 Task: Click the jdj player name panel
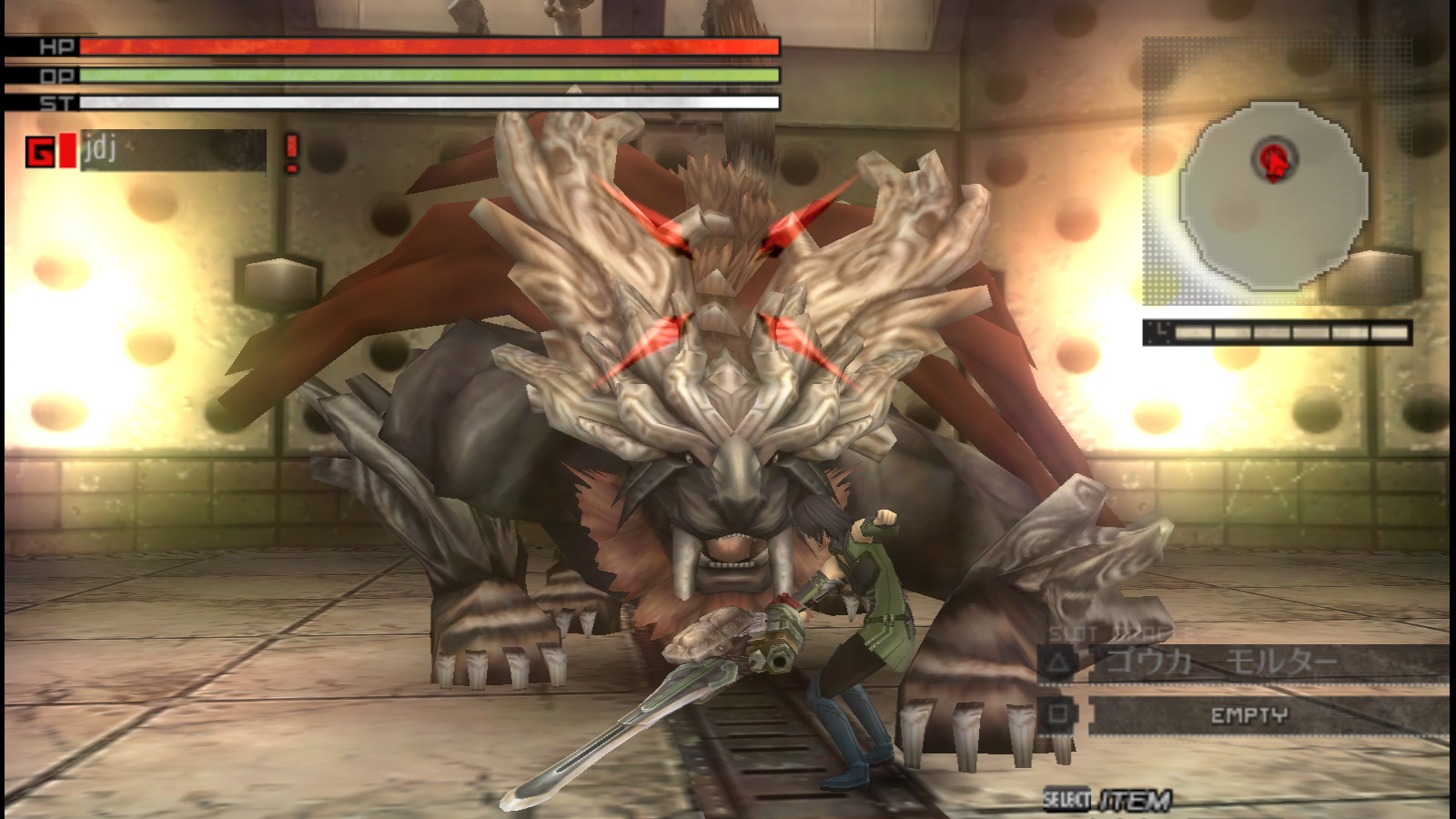coord(173,150)
